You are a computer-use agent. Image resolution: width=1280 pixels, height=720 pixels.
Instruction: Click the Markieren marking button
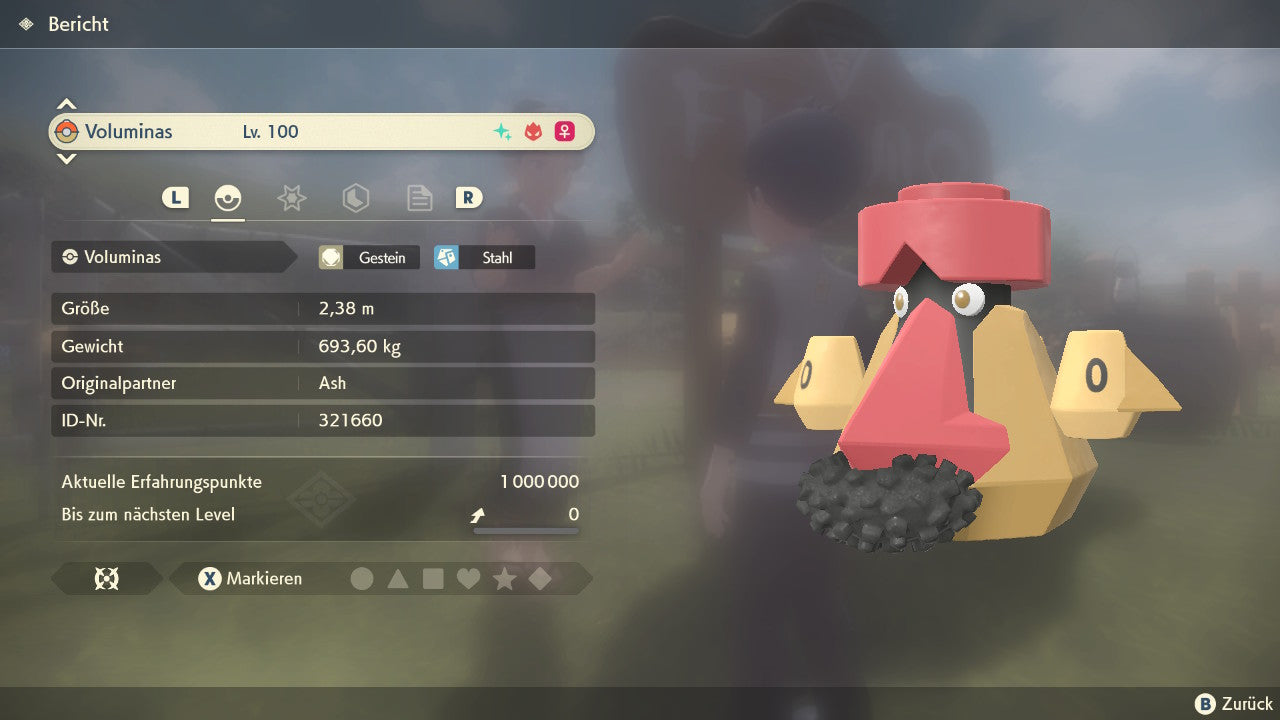250,579
